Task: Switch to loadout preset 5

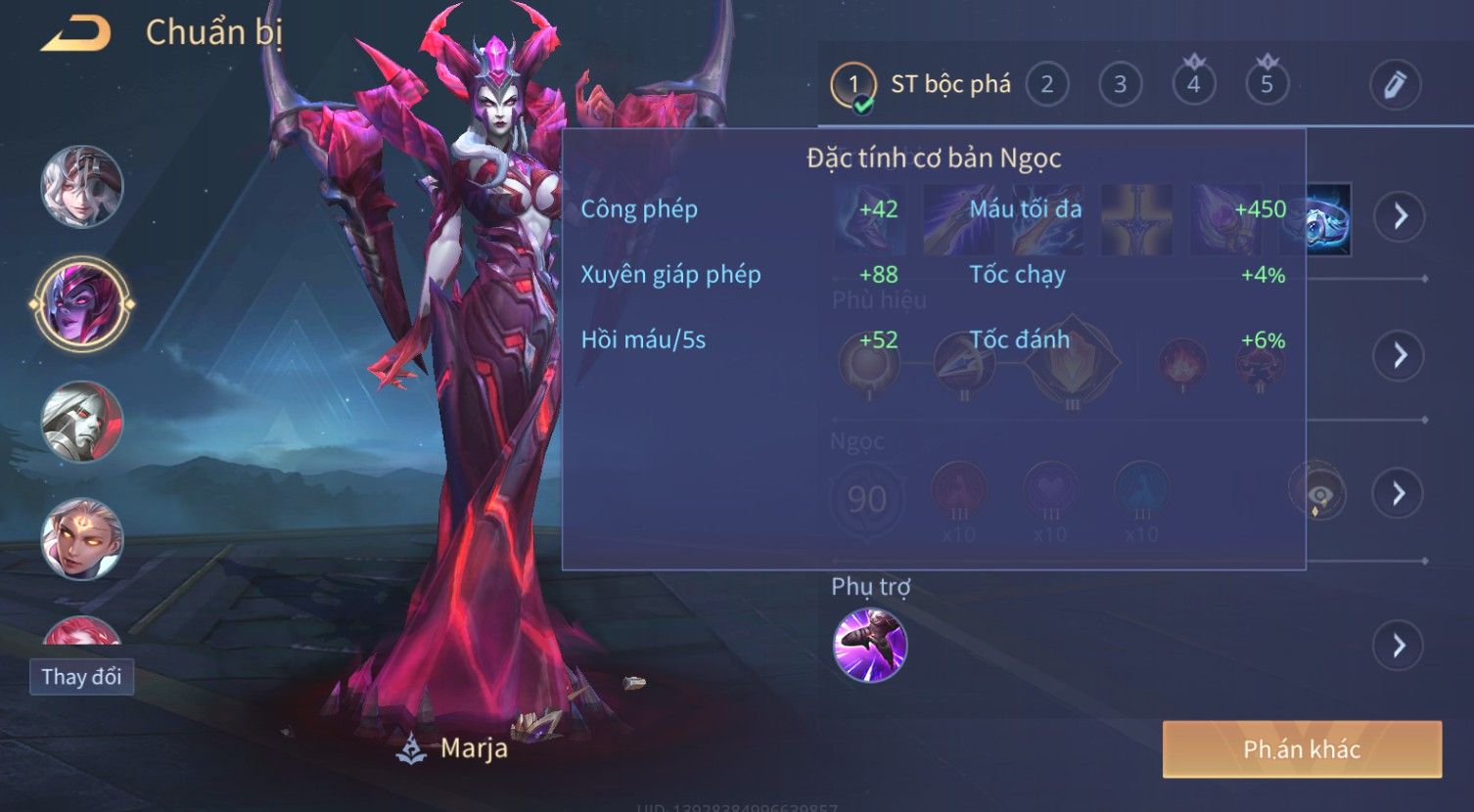Action: (1267, 85)
